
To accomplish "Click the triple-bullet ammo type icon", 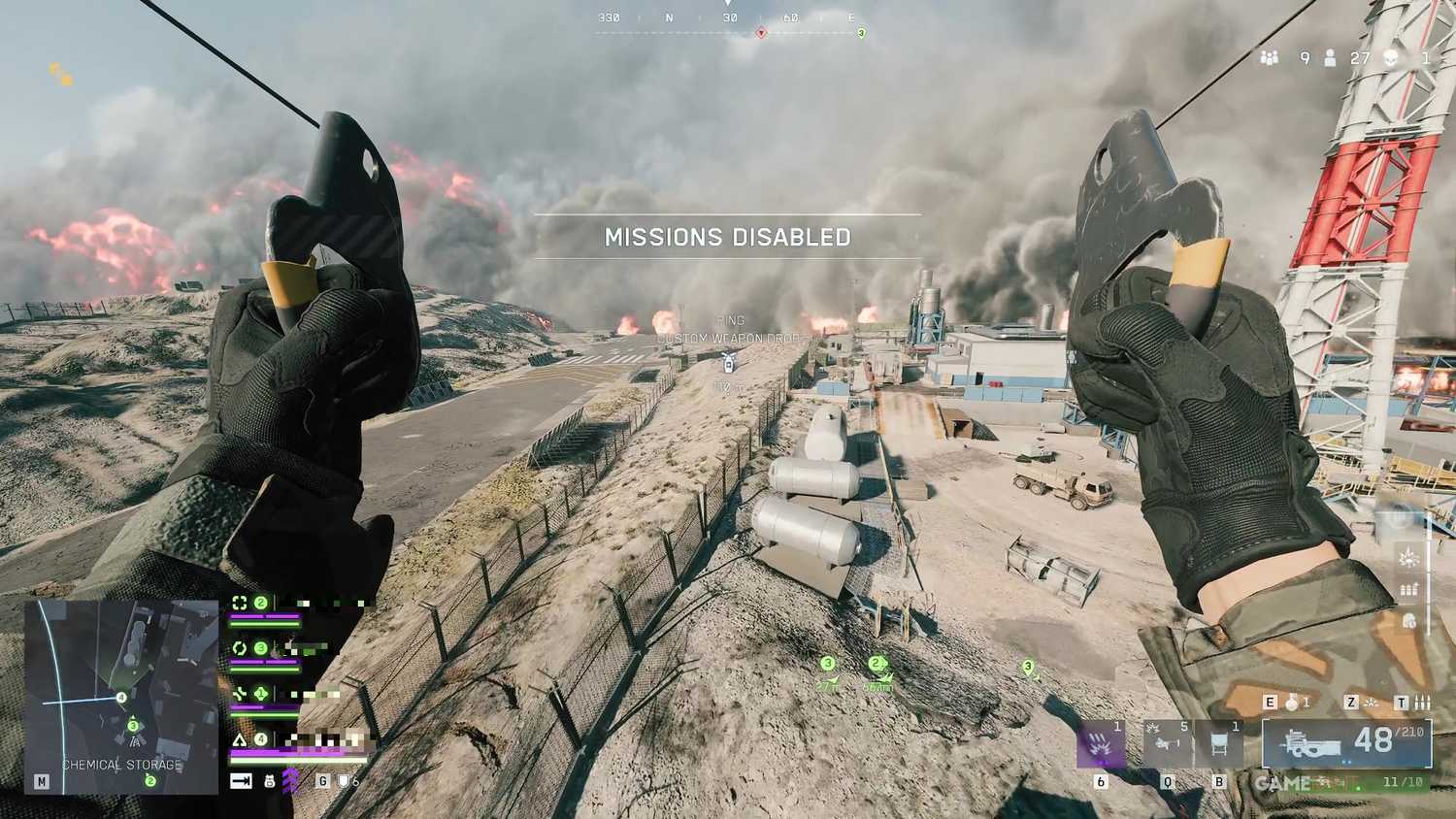I will click(x=1422, y=703).
